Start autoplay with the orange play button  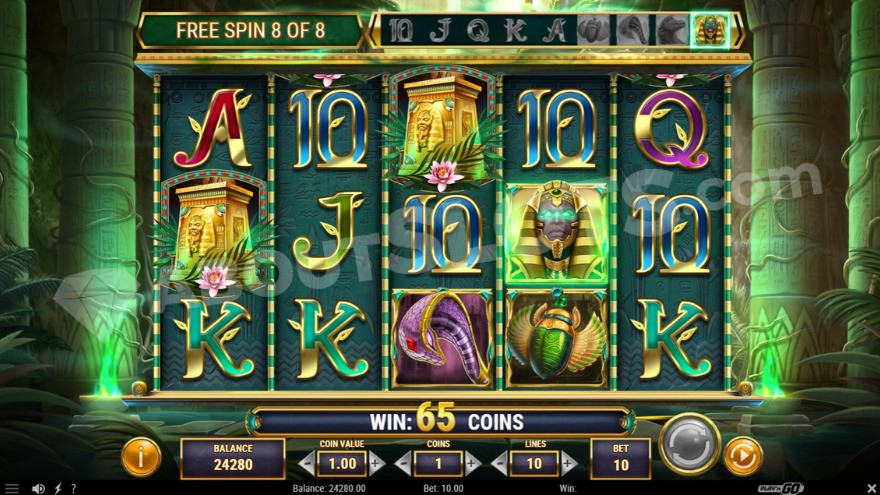pos(743,456)
